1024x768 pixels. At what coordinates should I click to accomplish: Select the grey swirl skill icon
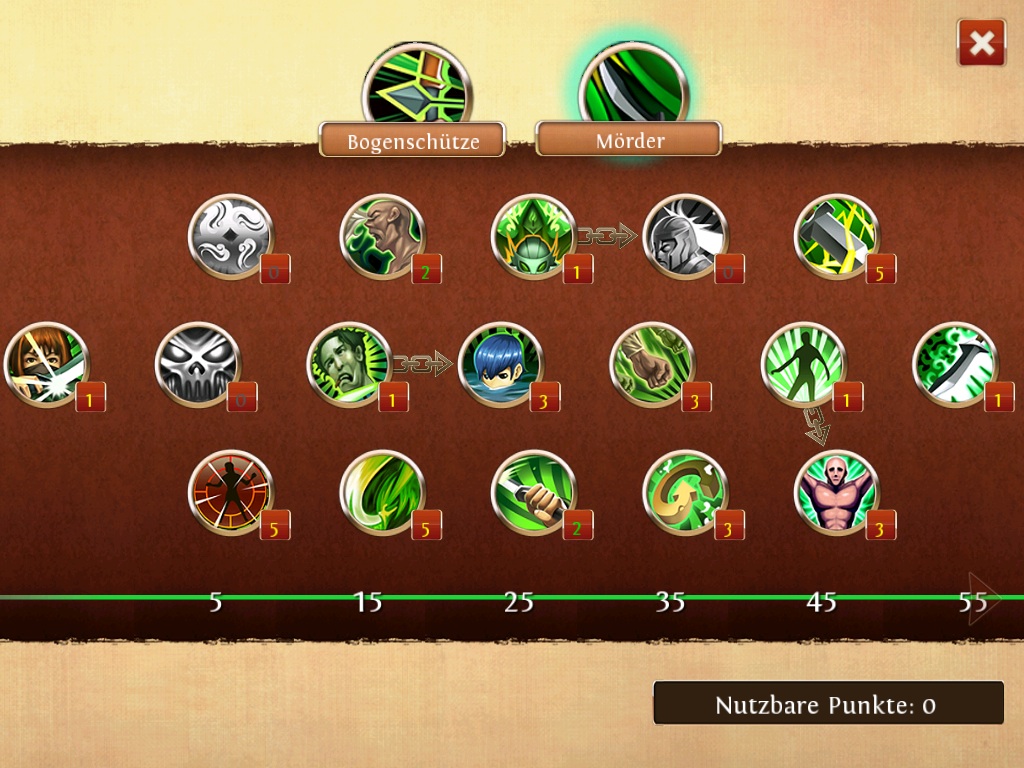(x=231, y=237)
